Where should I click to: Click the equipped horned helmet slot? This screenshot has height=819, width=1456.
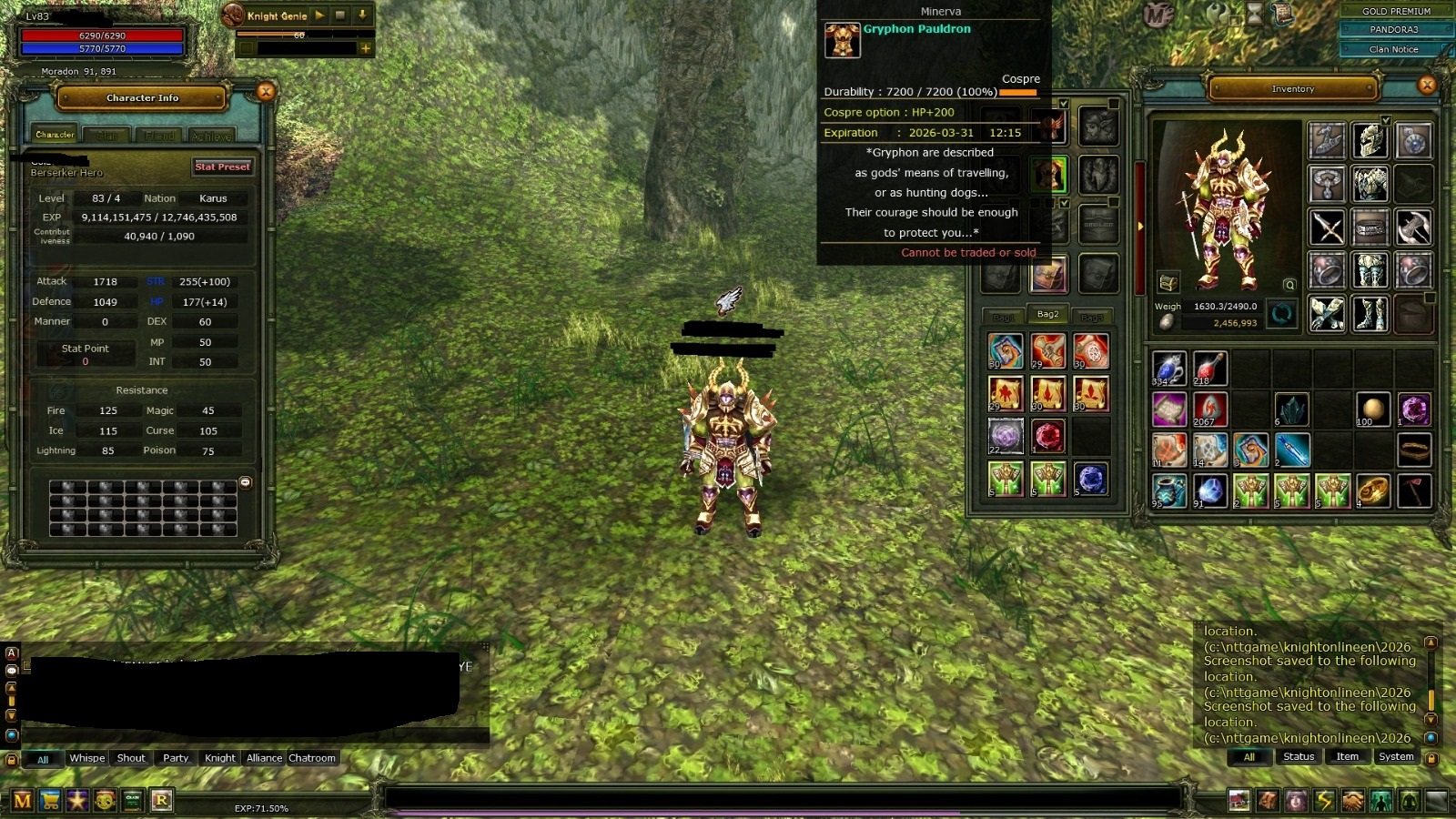pyautogui.click(x=1370, y=141)
